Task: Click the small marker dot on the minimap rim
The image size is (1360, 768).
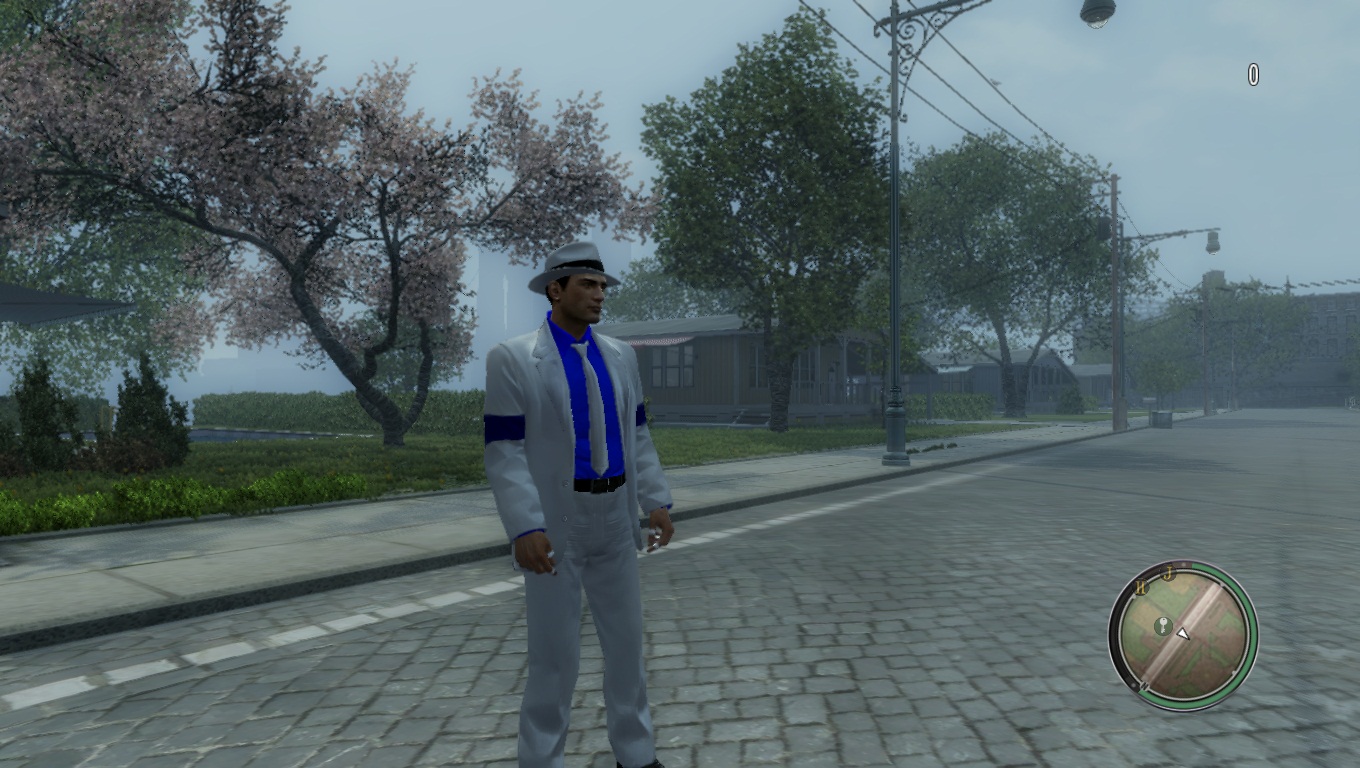Action: 1184,564
